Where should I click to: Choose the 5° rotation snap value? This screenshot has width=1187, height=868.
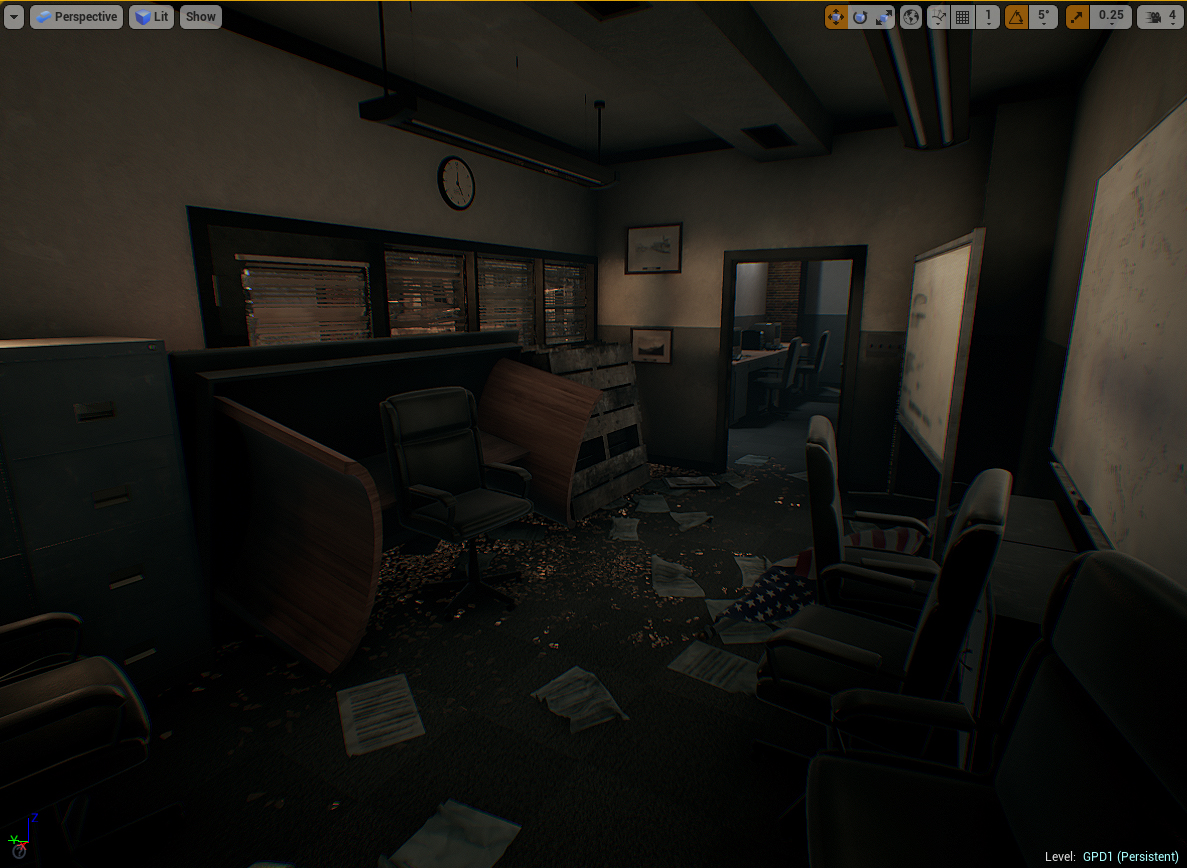click(x=1043, y=17)
